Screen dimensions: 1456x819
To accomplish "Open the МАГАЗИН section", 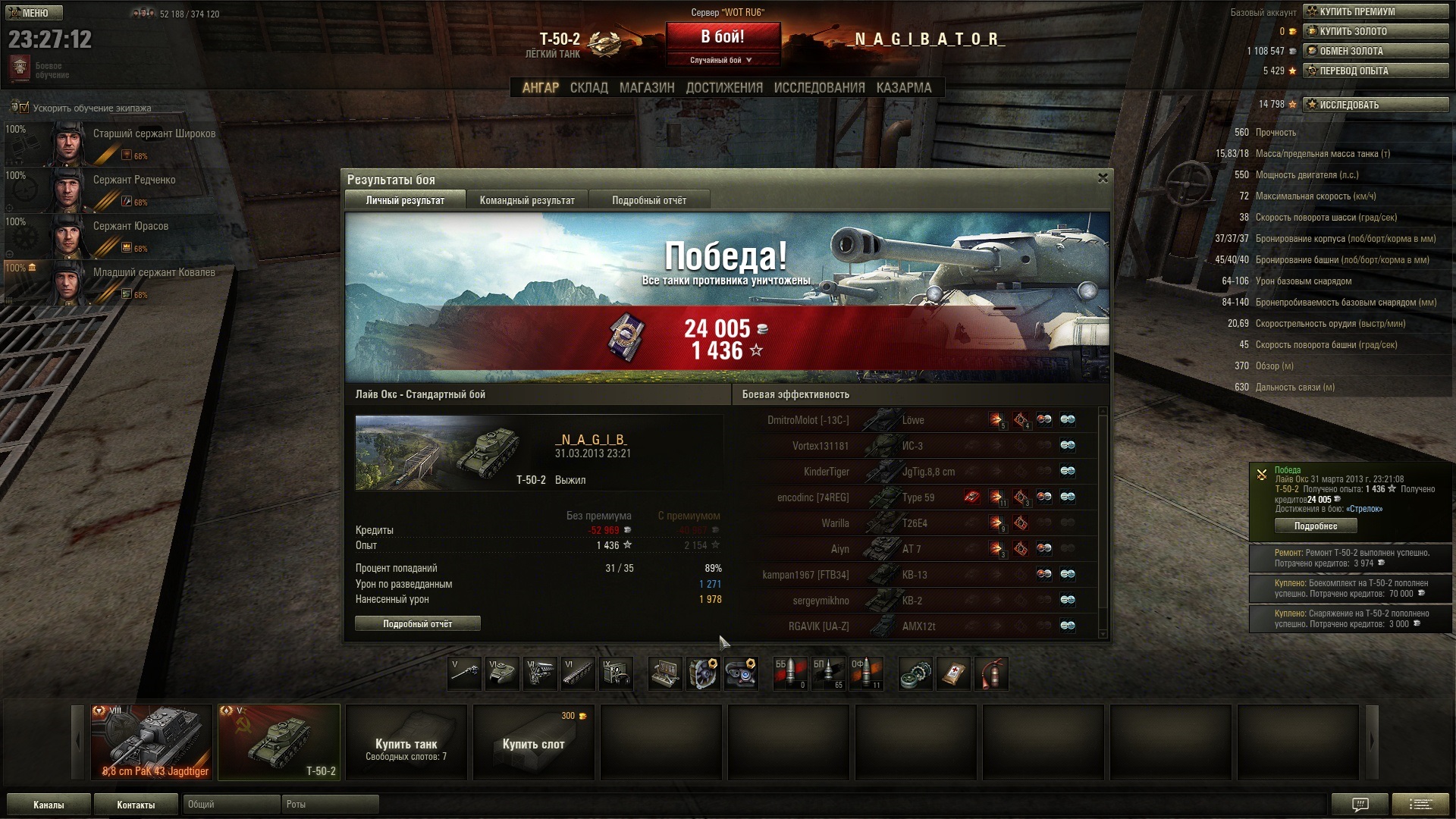I will tap(646, 88).
